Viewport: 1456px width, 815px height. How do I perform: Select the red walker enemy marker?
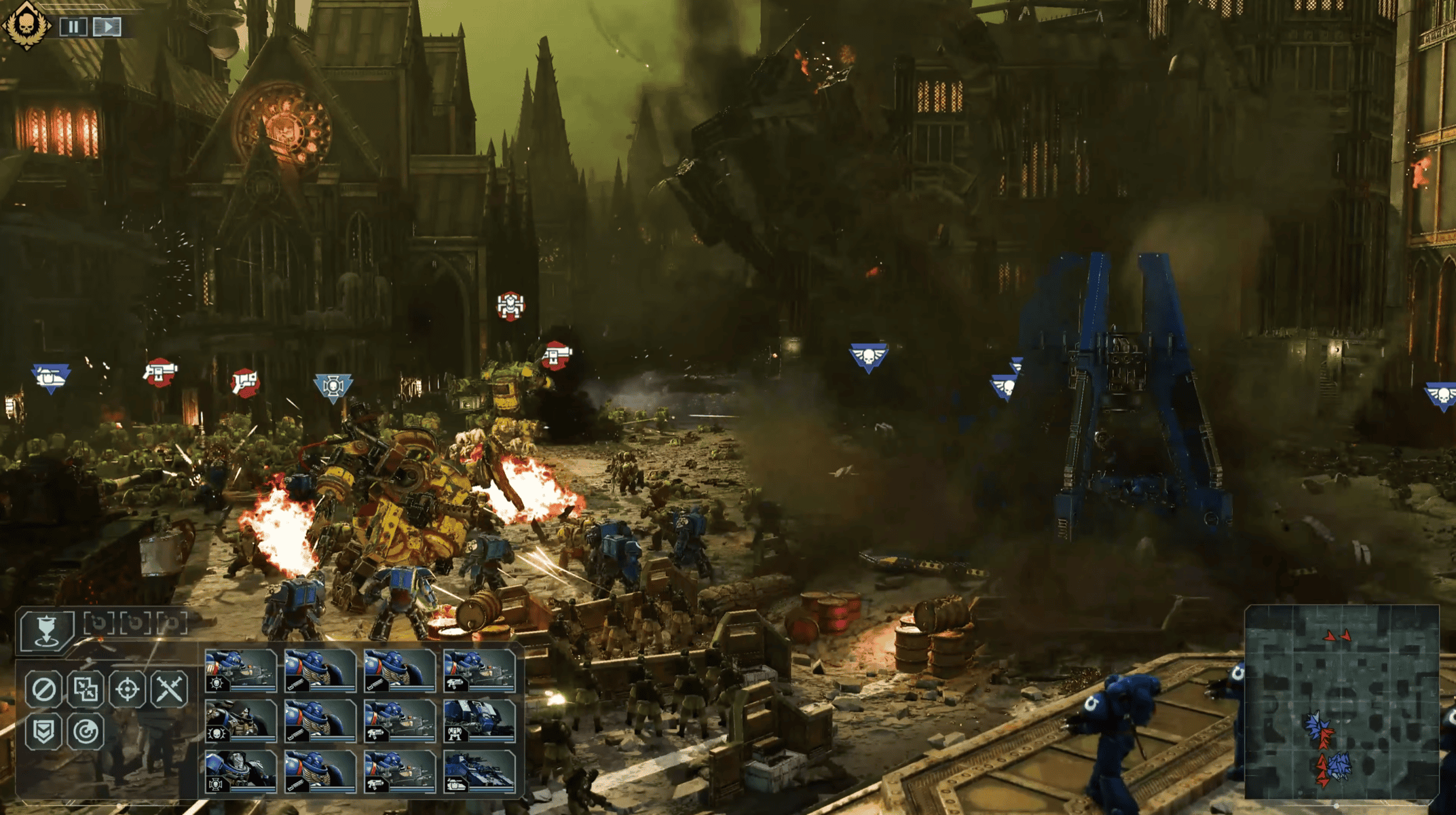click(x=510, y=306)
